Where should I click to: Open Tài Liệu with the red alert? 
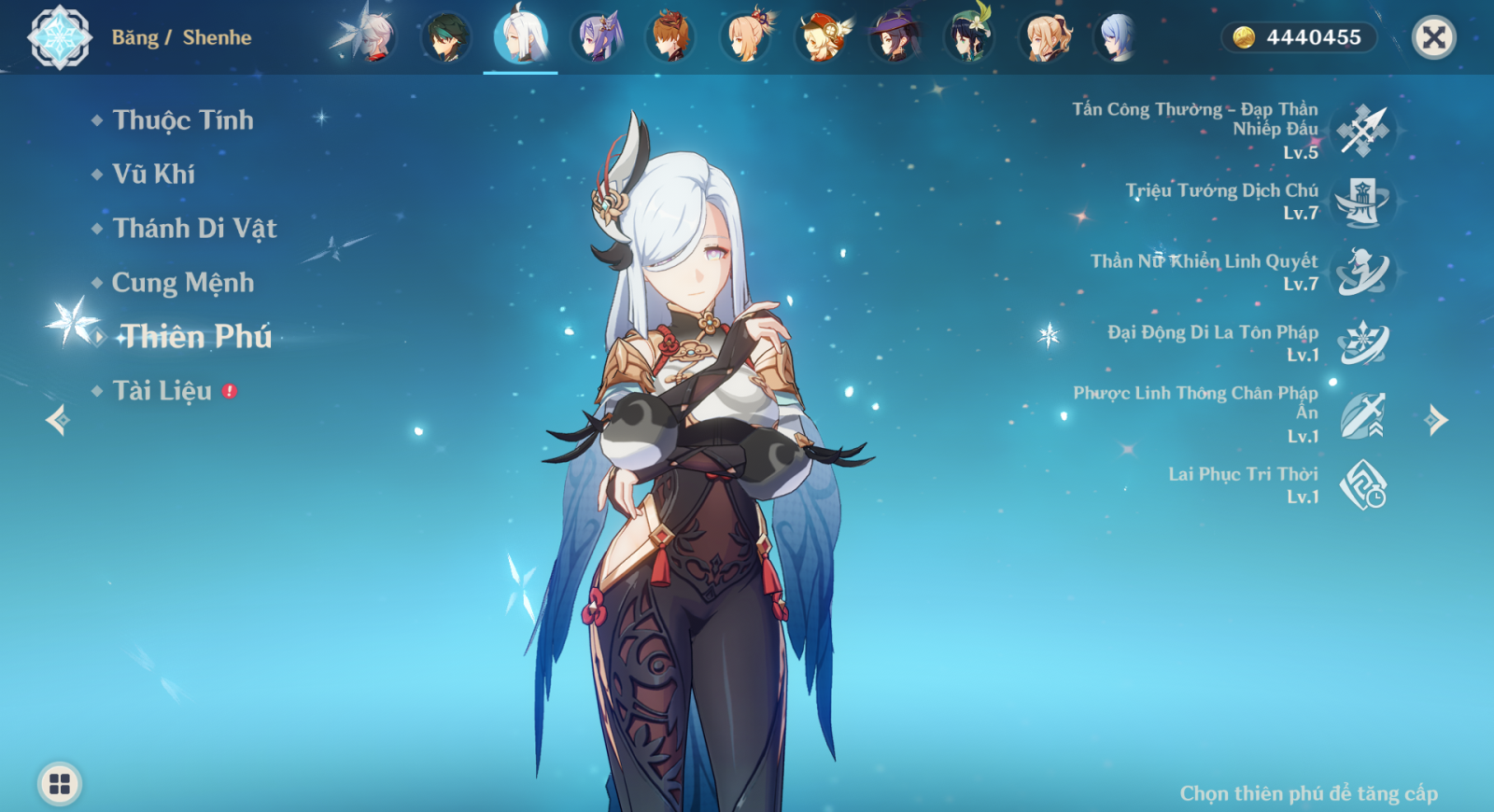click(162, 391)
